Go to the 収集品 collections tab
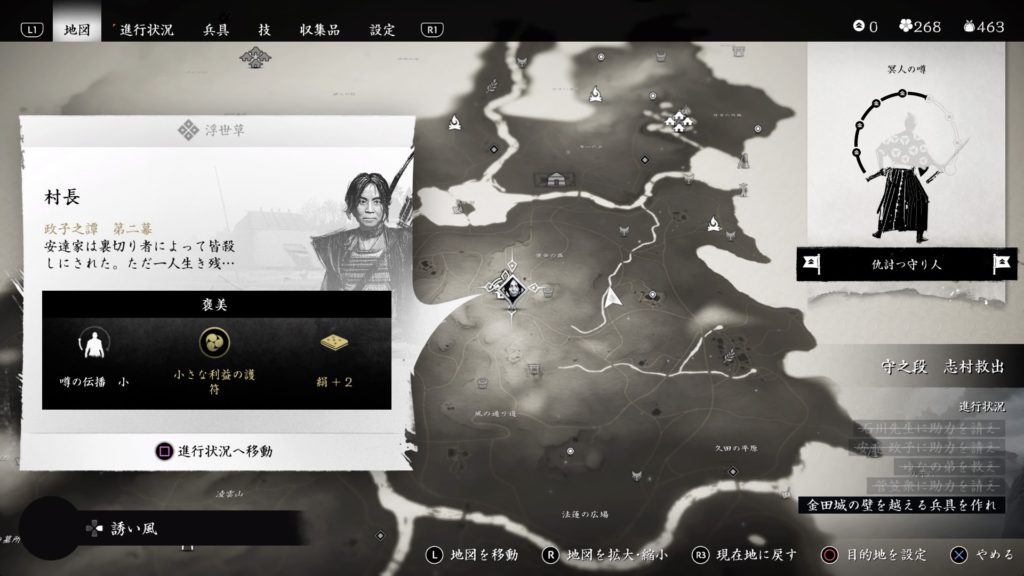Screen dimensions: 1024x576 coord(321,29)
